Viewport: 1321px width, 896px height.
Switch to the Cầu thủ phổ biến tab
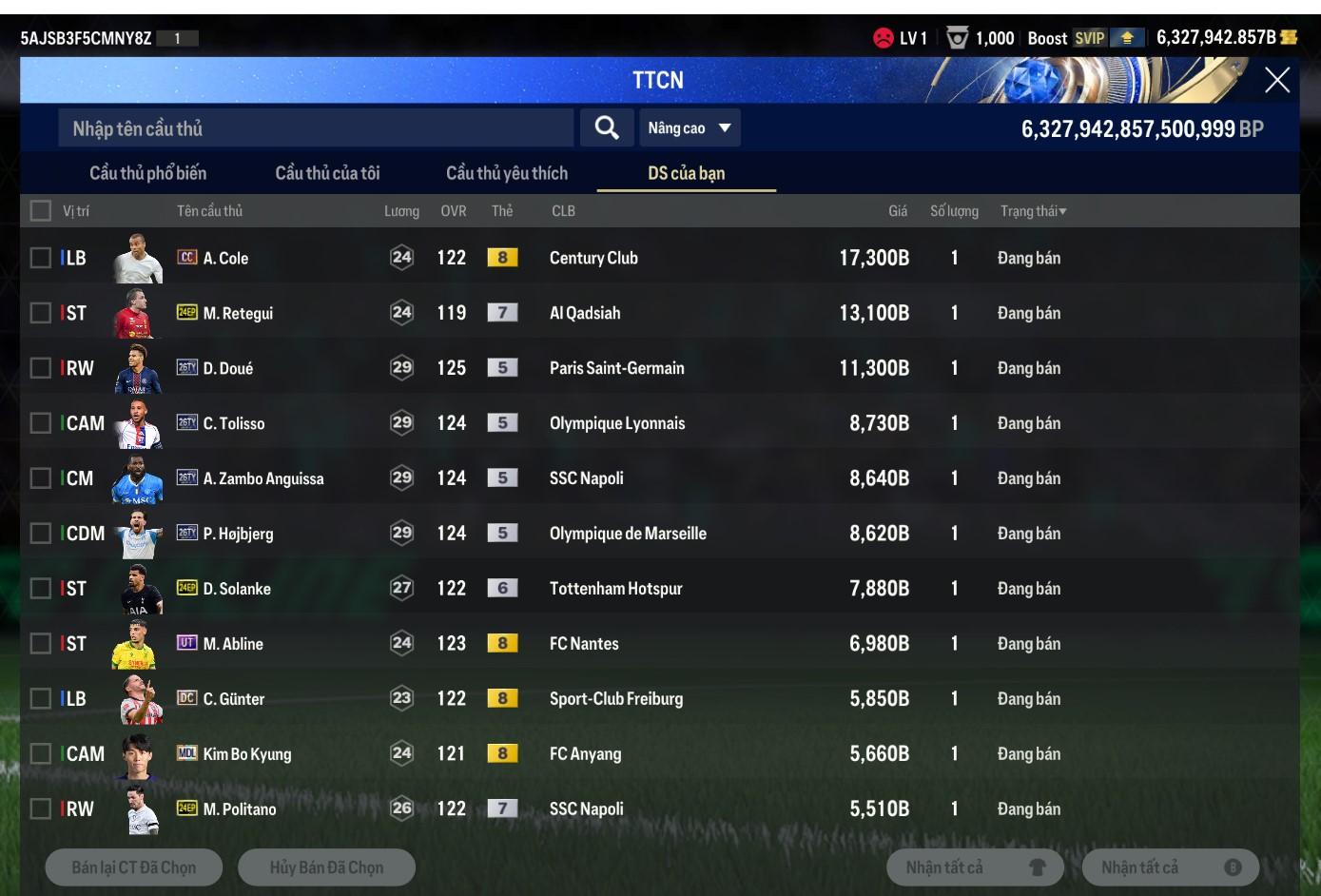coord(147,173)
